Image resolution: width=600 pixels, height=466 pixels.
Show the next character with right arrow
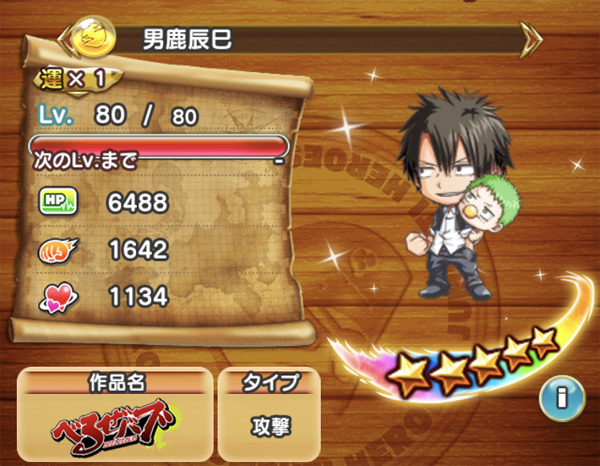click(532, 40)
